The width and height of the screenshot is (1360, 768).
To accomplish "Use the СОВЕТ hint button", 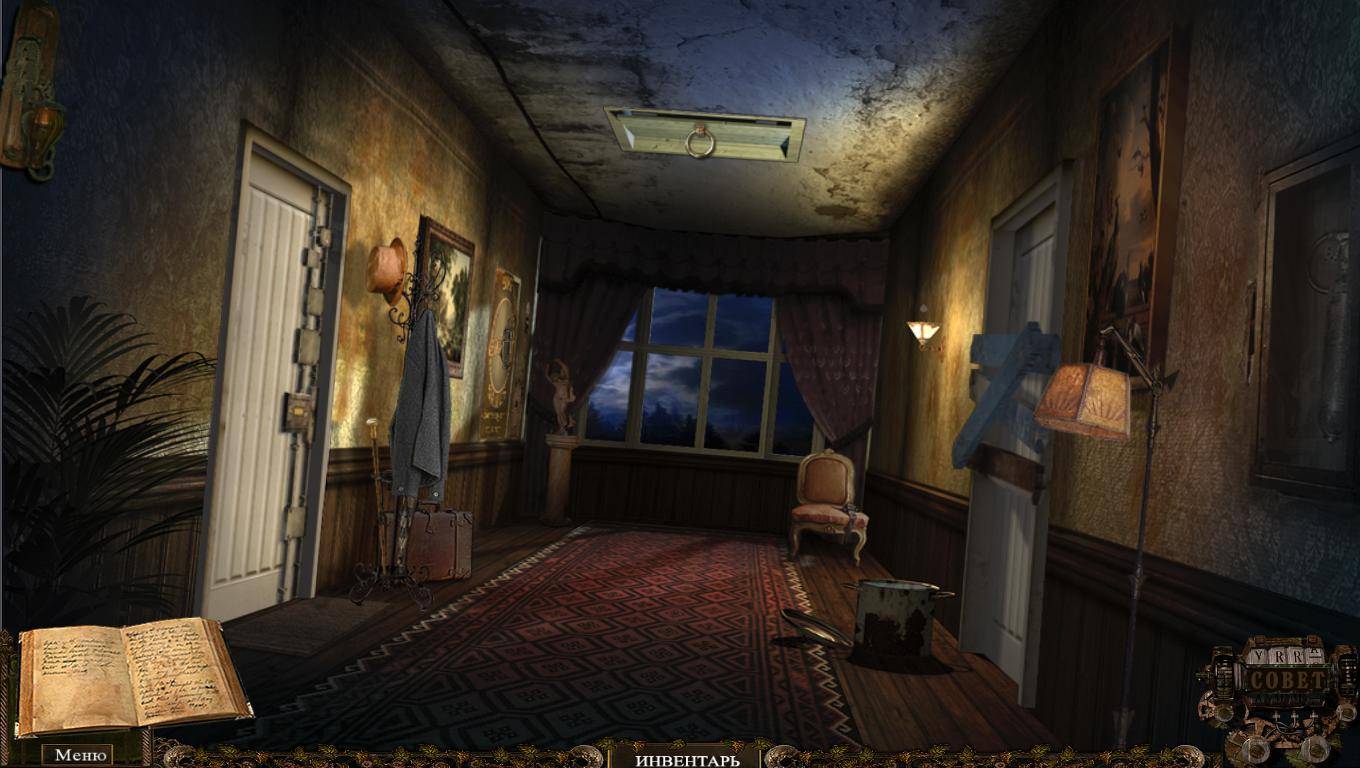I will [1286, 680].
